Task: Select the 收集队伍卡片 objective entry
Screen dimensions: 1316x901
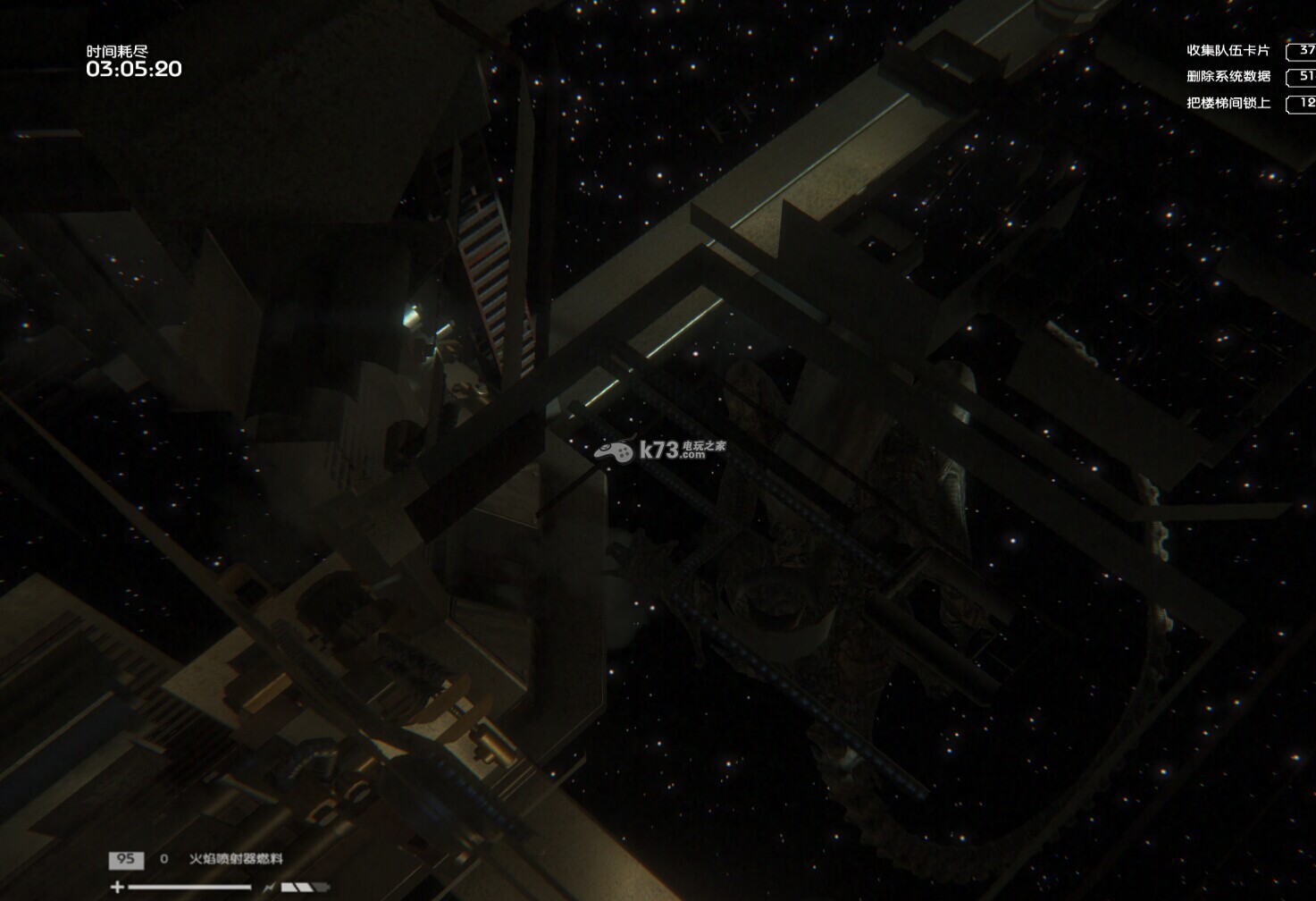Action: (1228, 51)
